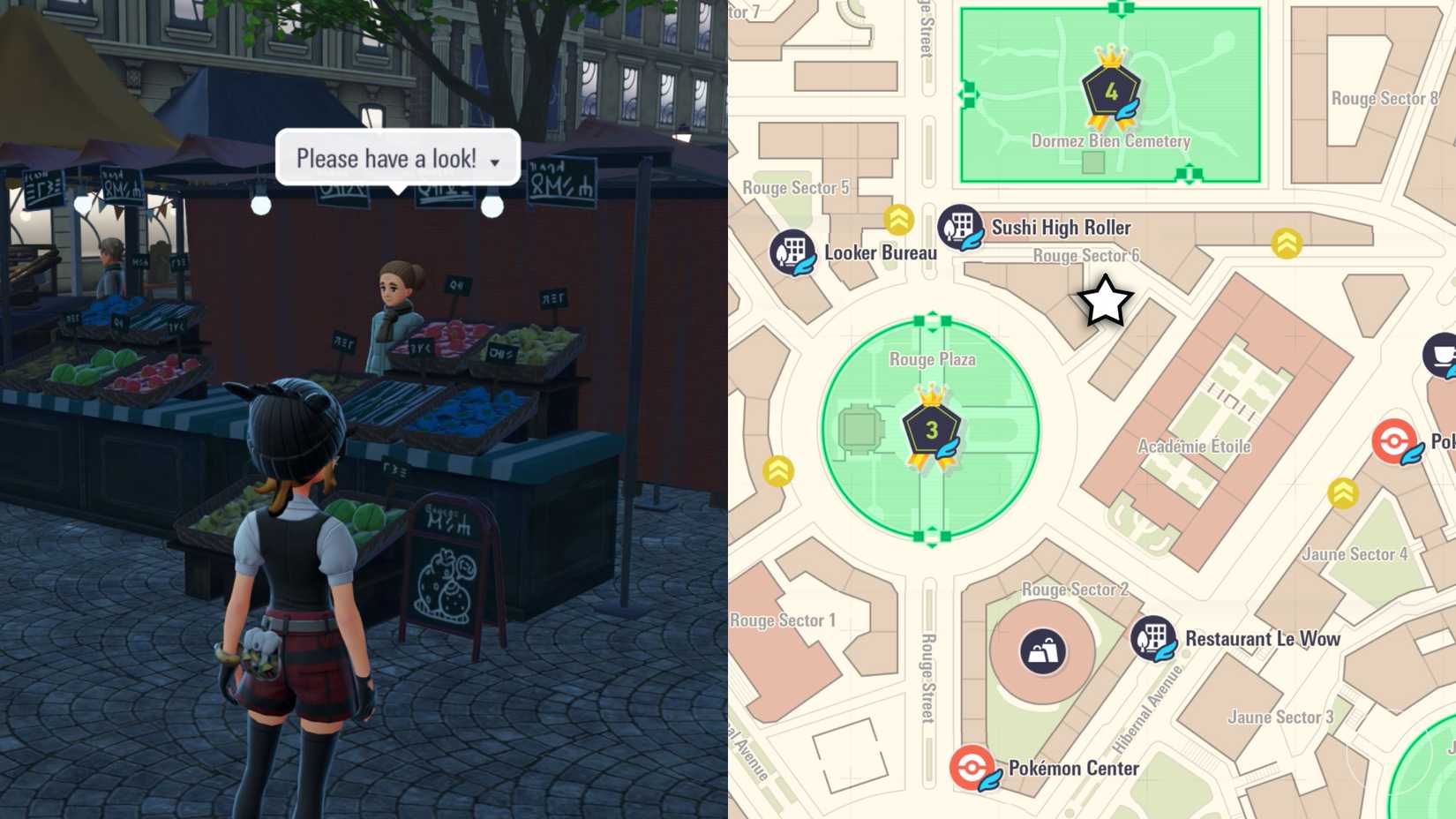The height and width of the screenshot is (819, 1456).
Task: Select the Looker Bureau building marker
Action: tap(792, 252)
